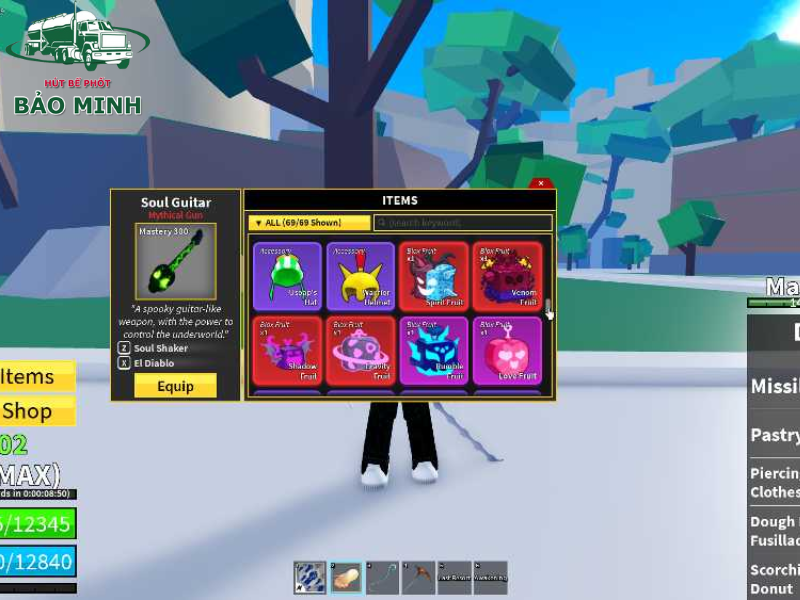Pick the Venom Fruit item
The width and height of the screenshot is (800, 600).
[507, 276]
